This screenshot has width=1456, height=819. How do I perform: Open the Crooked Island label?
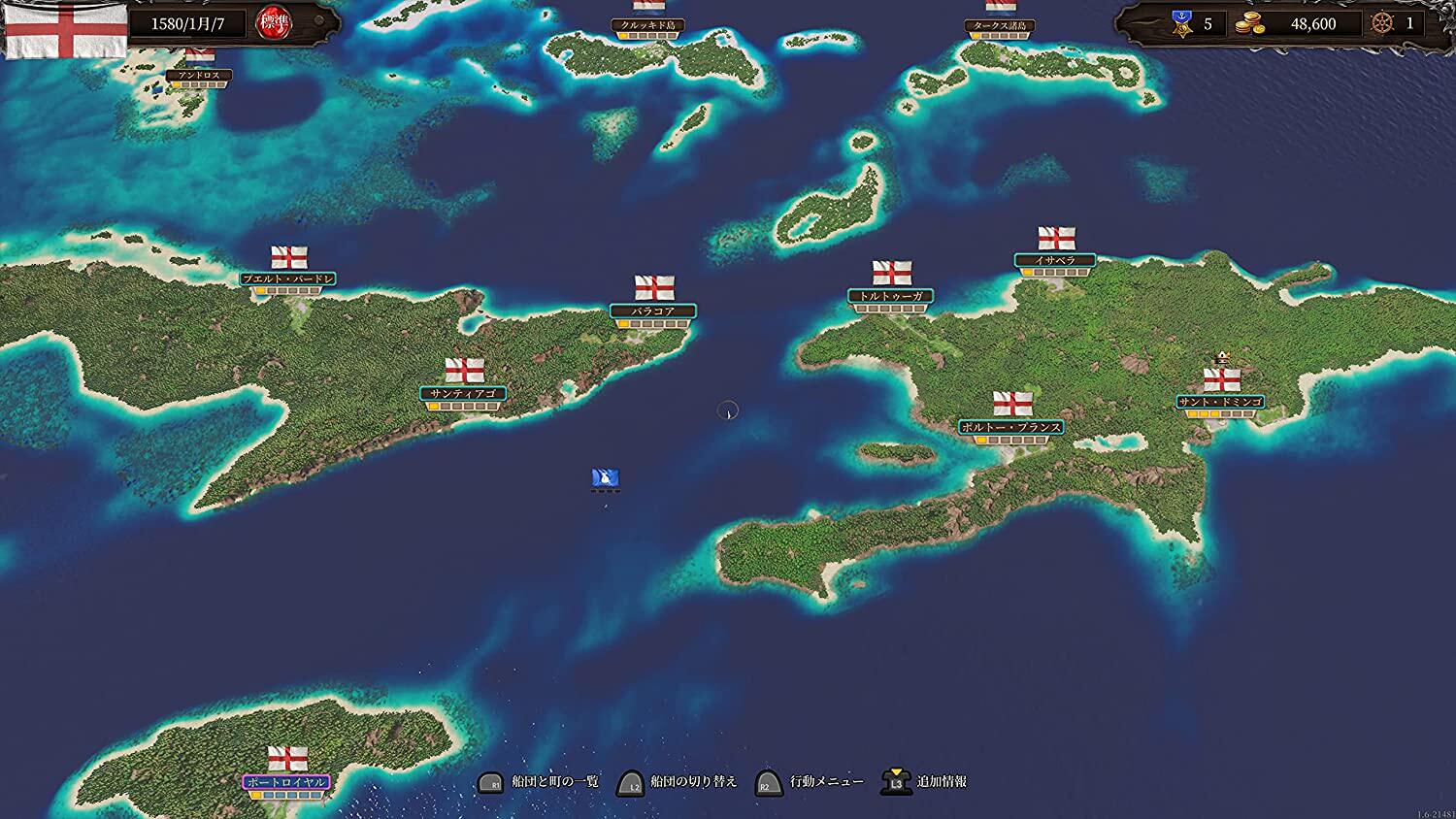648,25
